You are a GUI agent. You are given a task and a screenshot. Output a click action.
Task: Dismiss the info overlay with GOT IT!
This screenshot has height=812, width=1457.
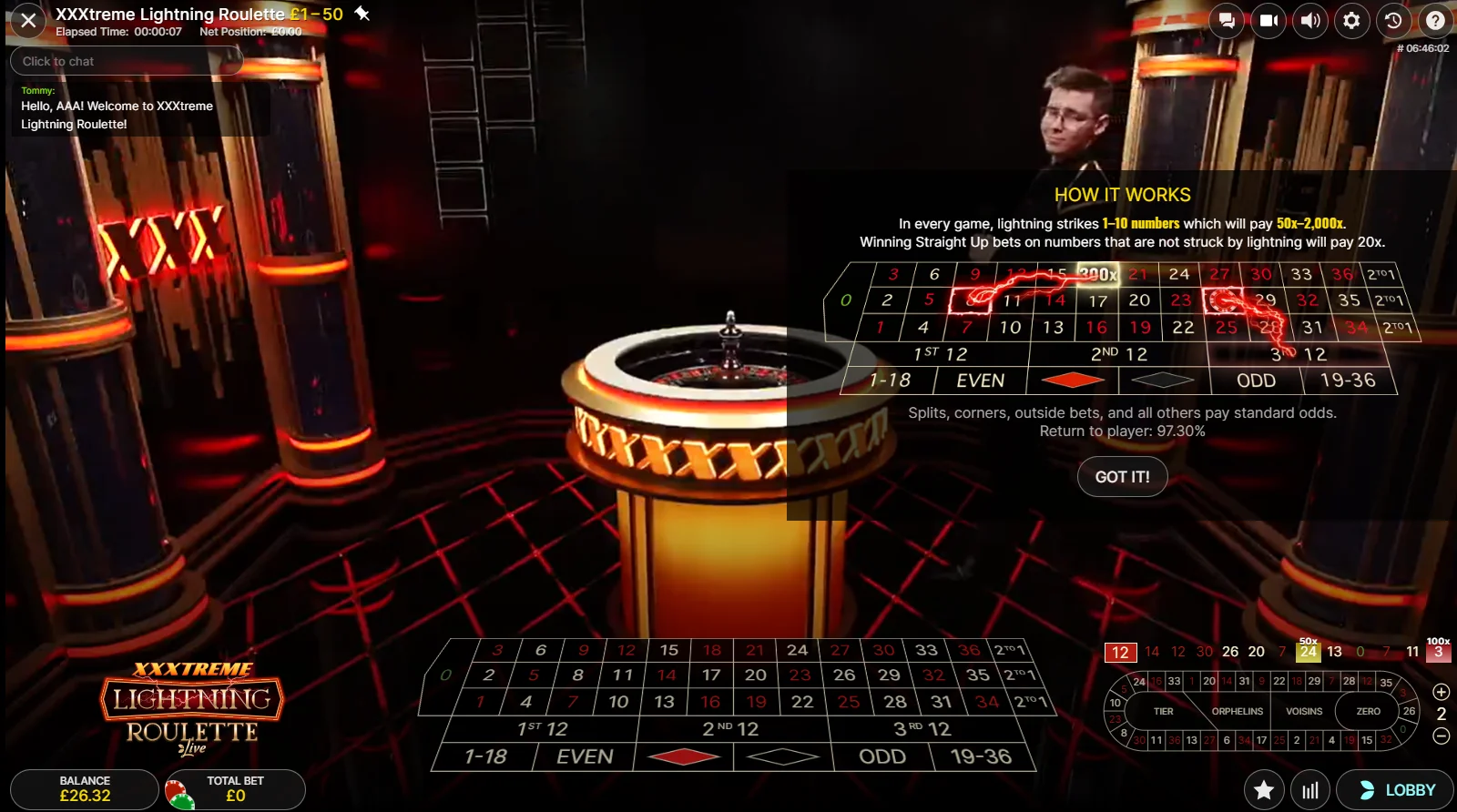pyautogui.click(x=1122, y=476)
